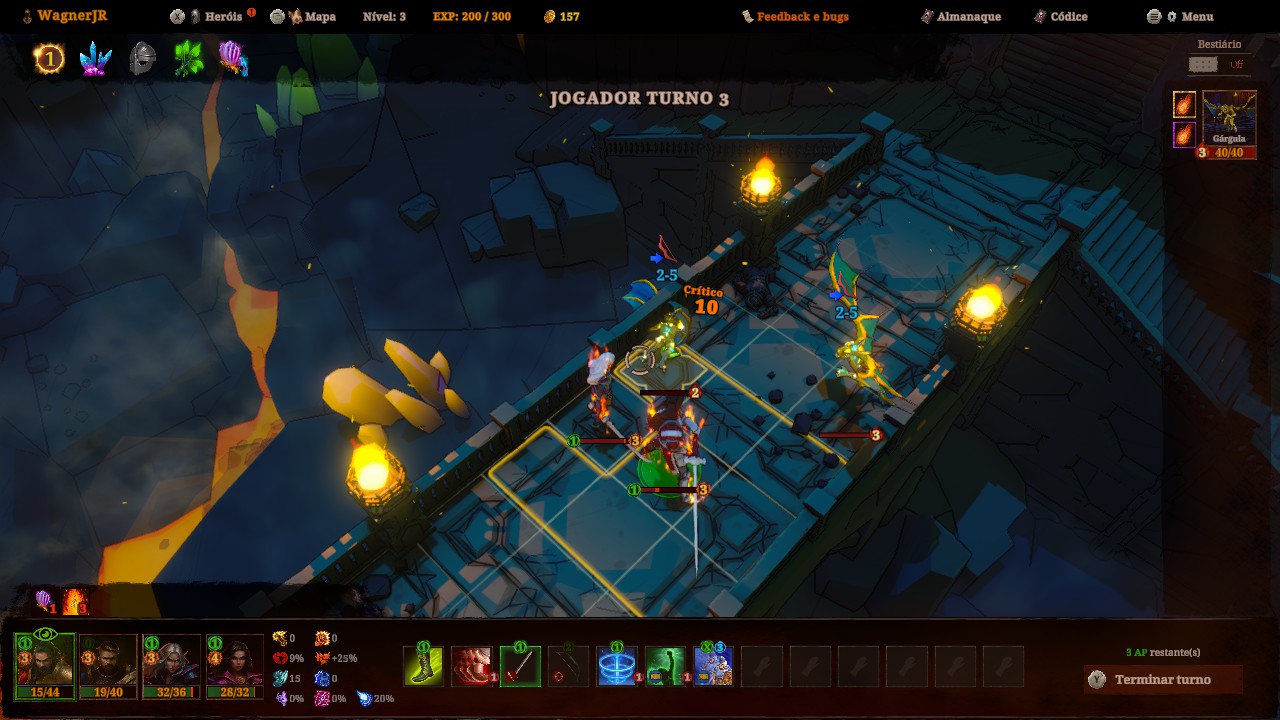Viewport: 1280px width, 720px height.
Task: Select the hero portrait with 15/44 health
Action: 44,664
